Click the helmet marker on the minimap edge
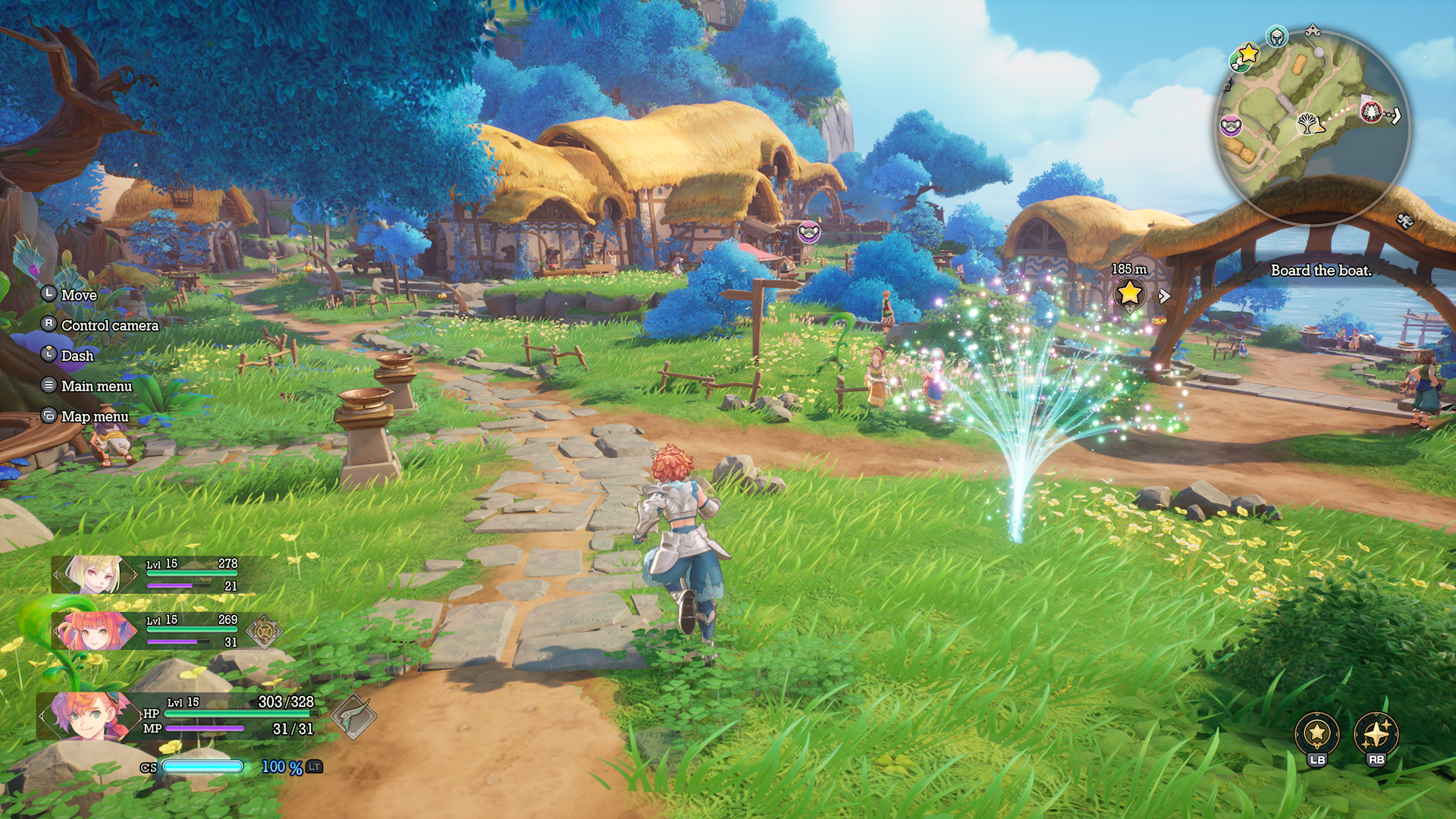Image resolution: width=1456 pixels, height=819 pixels. (x=1277, y=36)
